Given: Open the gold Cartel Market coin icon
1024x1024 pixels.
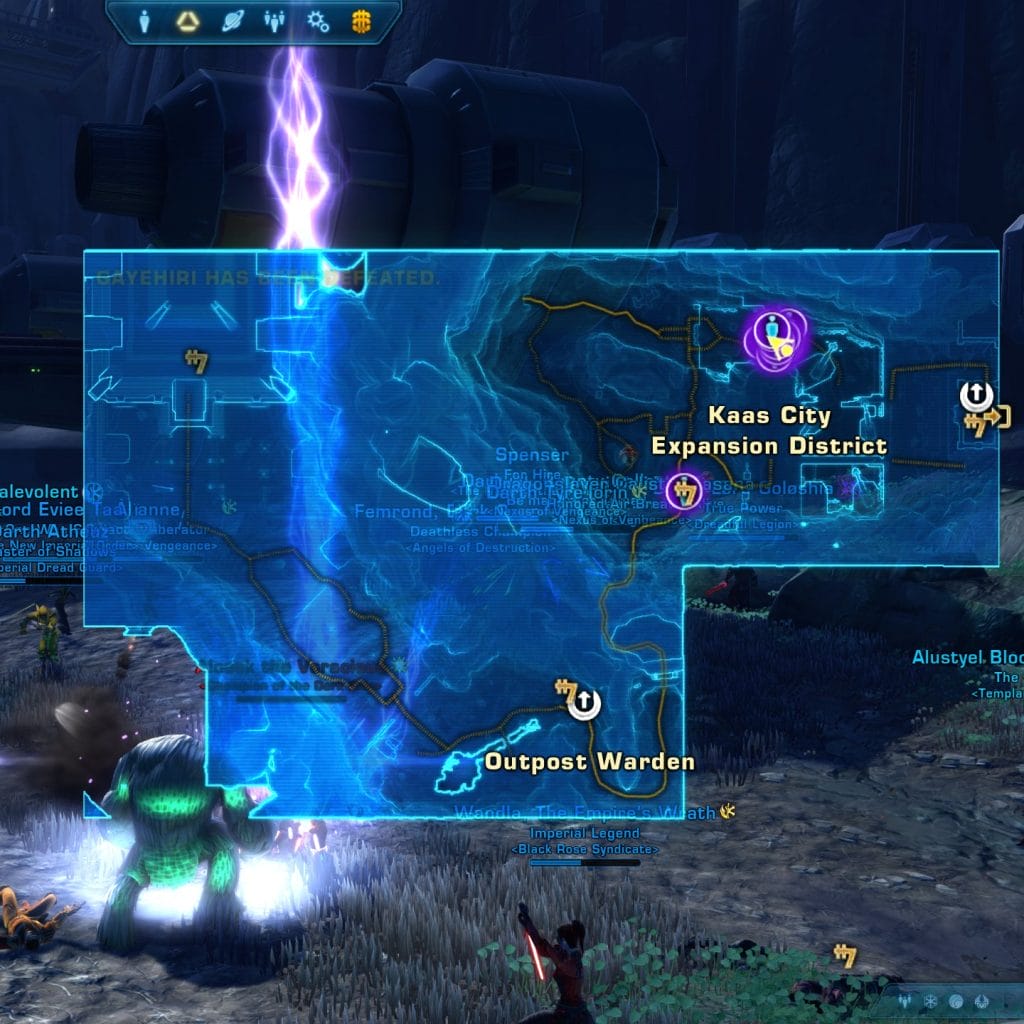Looking at the screenshot, I should (x=360, y=21).
